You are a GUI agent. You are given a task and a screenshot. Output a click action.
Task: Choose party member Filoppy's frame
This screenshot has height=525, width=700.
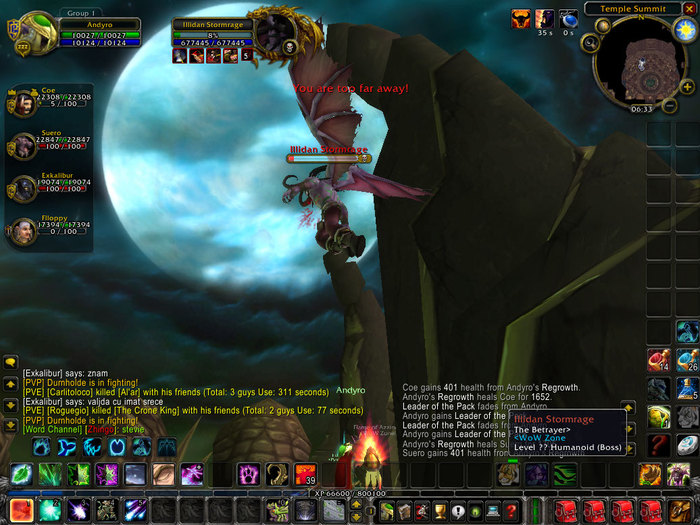click(x=22, y=232)
